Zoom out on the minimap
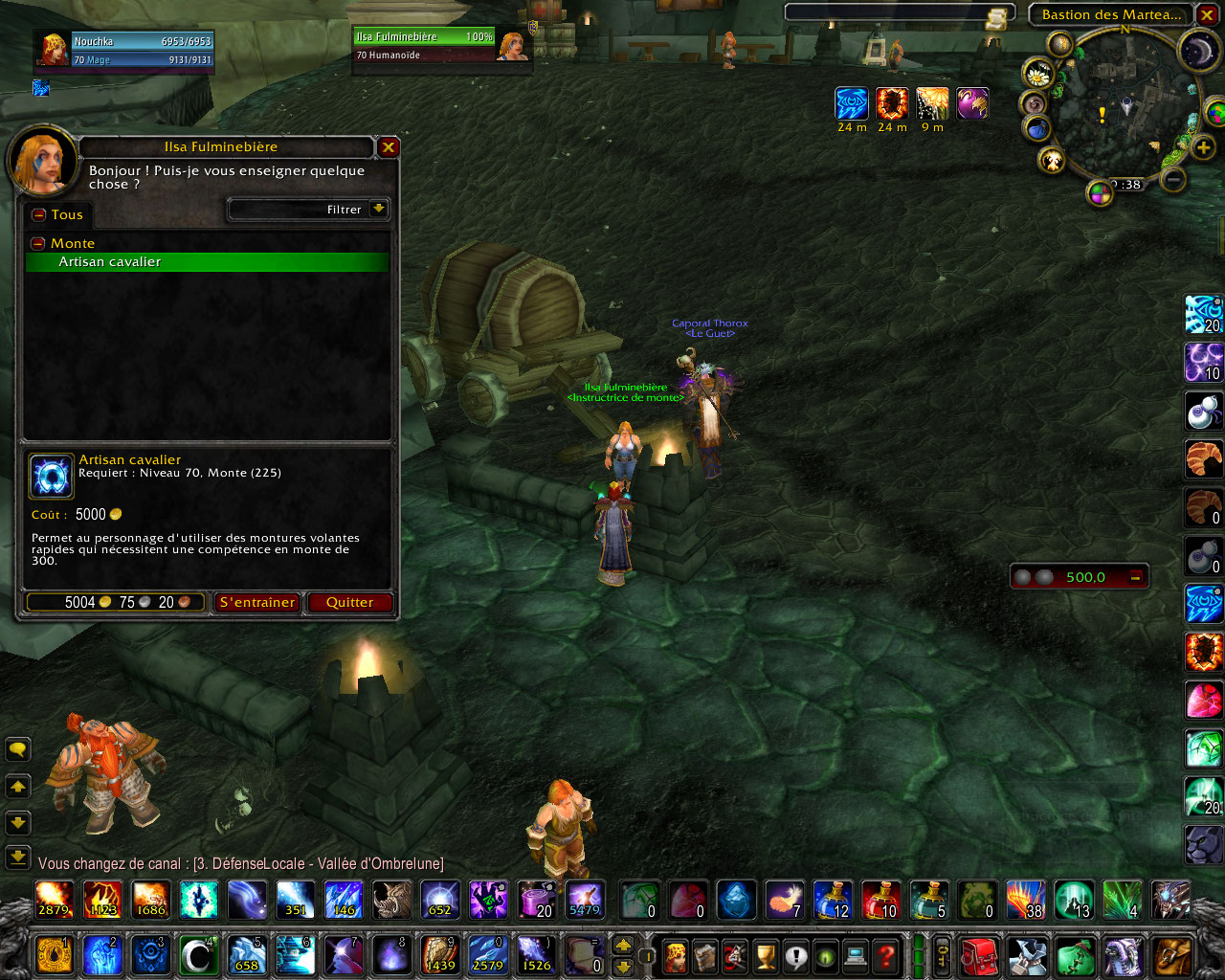Screen dimensions: 1225x980 pyautogui.click(x=1174, y=179)
